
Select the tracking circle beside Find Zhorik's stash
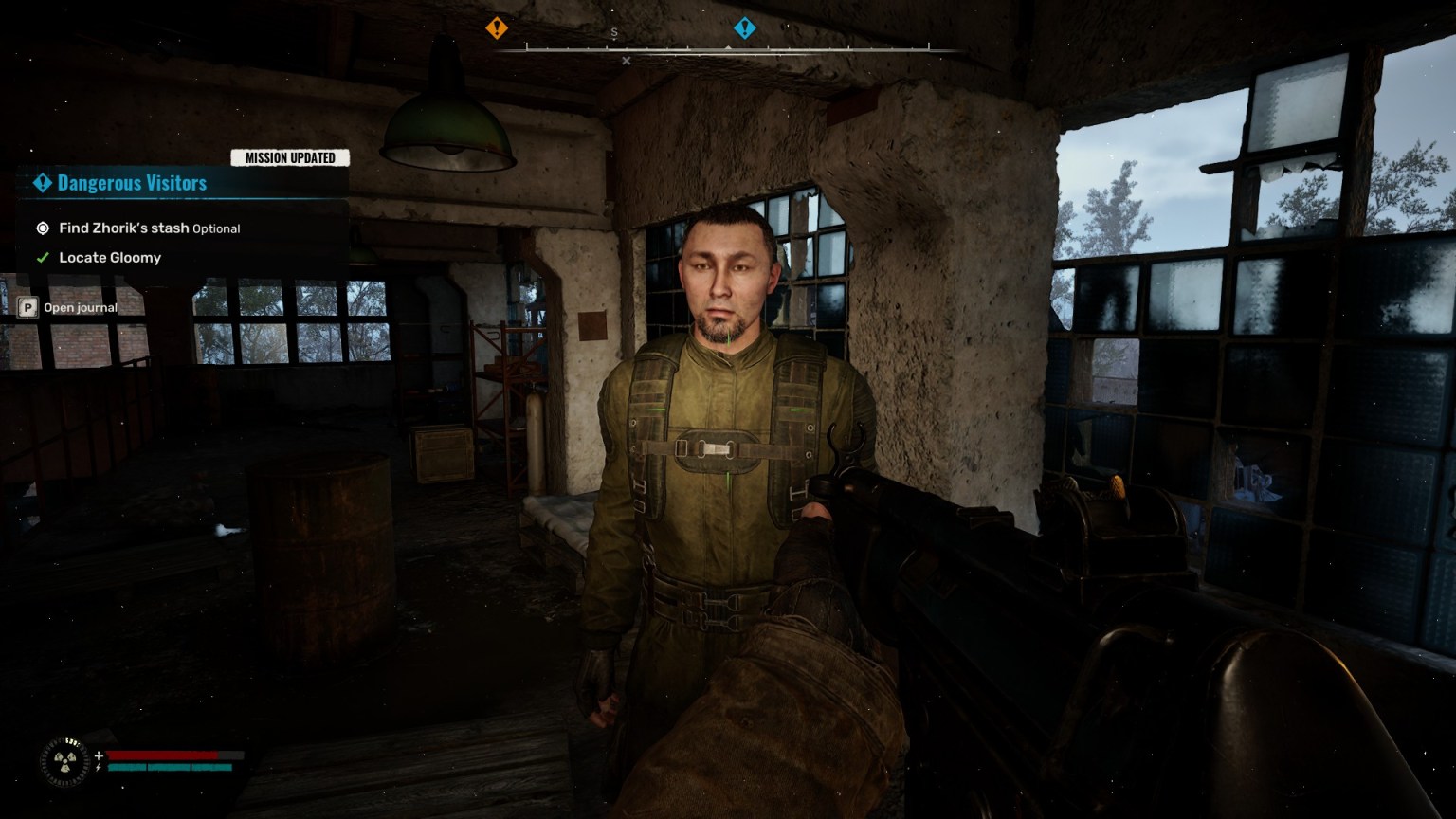coord(42,227)
